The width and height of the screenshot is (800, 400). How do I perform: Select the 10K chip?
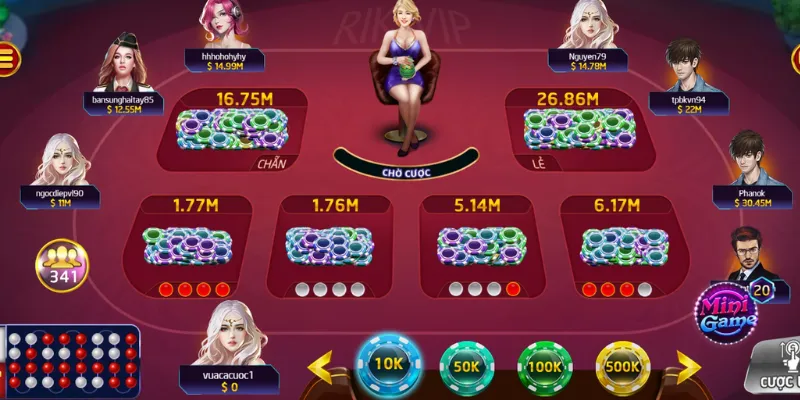(389, 365)
